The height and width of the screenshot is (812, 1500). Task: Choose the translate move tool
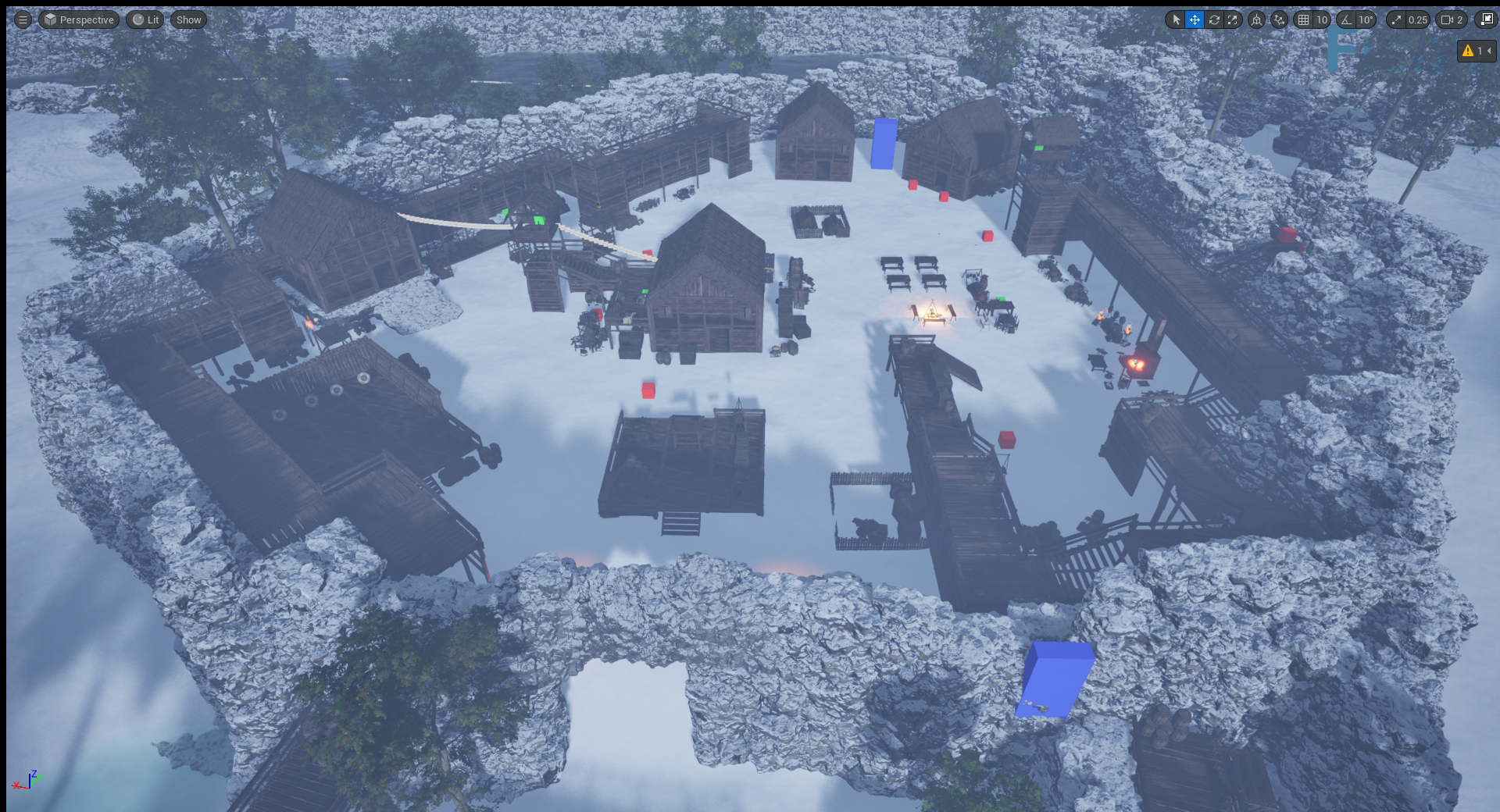pyautogui.click(x=1195, y=20)
